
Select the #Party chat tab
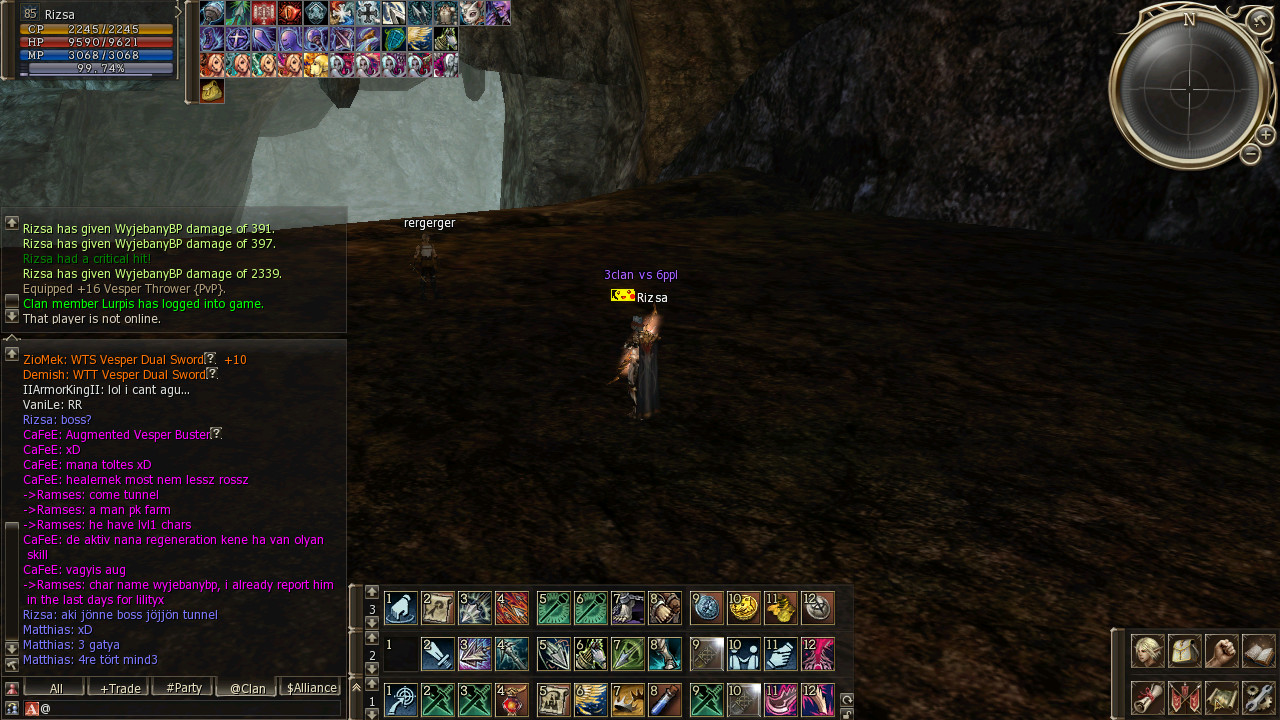tap(183, 688)
